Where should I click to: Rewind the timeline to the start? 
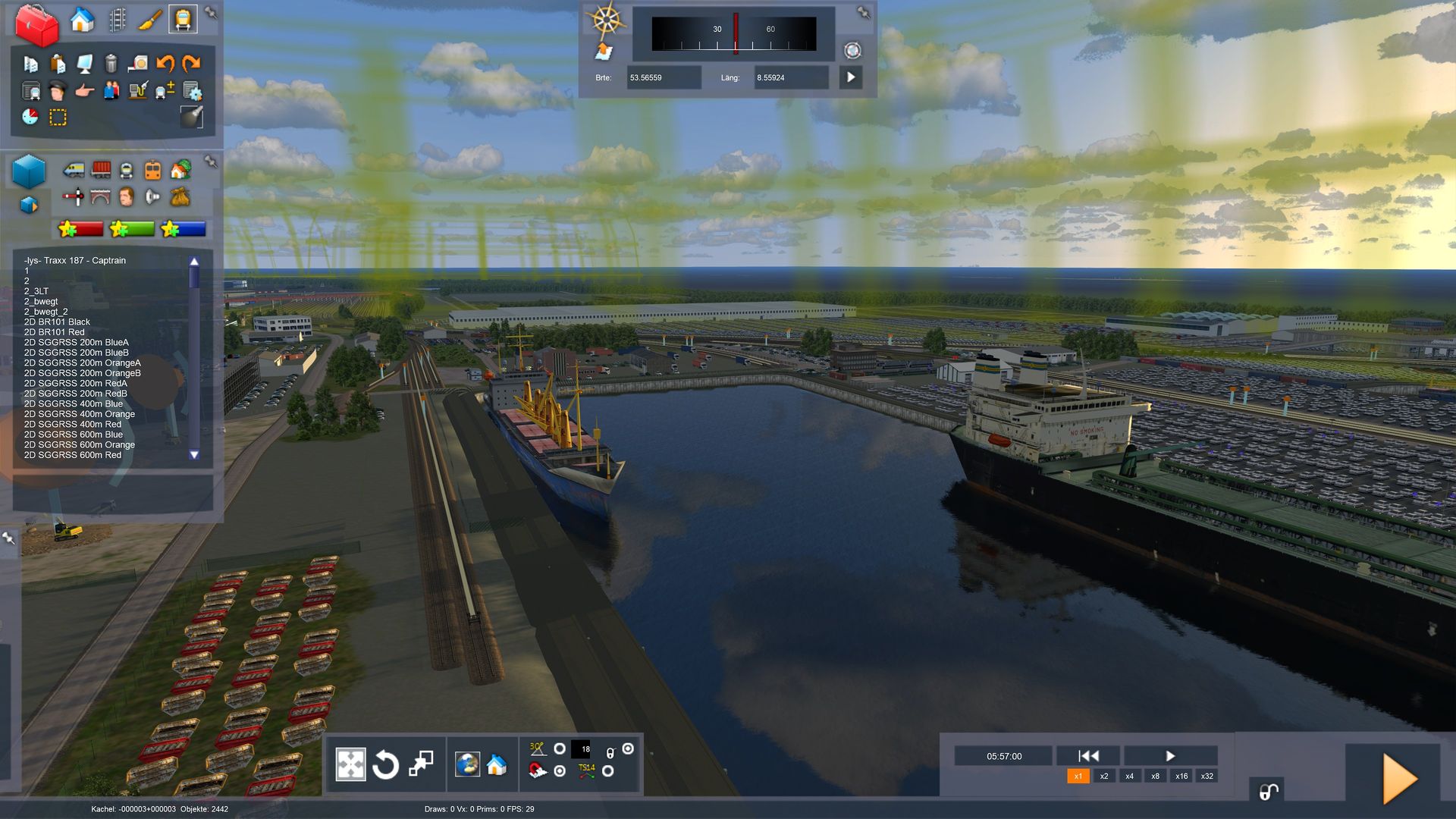click(x=1088, y=756)
